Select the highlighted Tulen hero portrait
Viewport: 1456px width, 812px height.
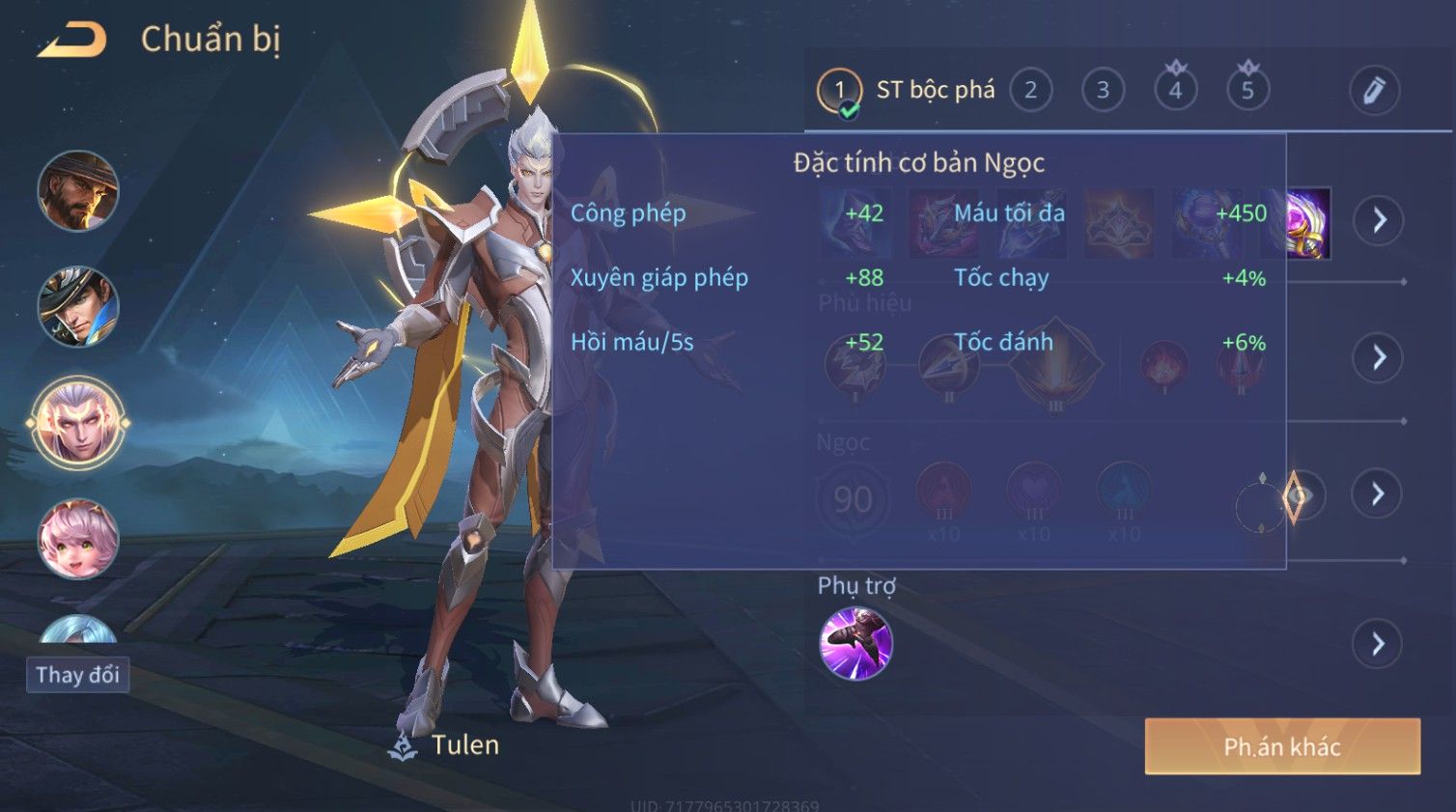78,423
